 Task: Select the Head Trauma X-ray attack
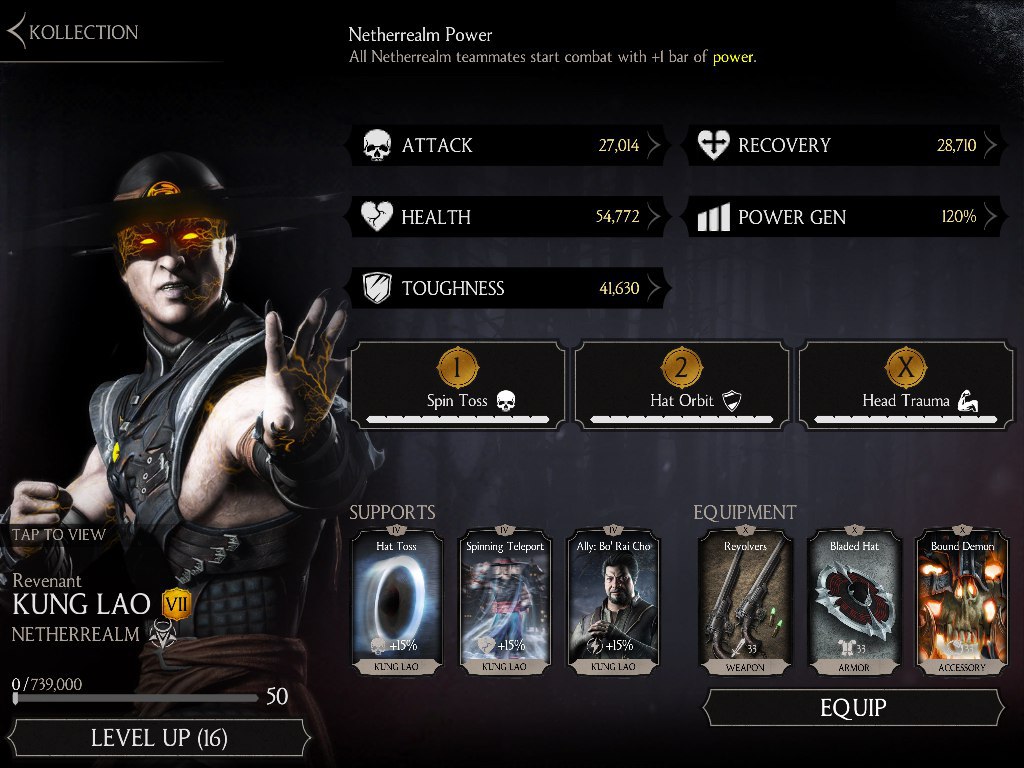click(x=906, y=385)
